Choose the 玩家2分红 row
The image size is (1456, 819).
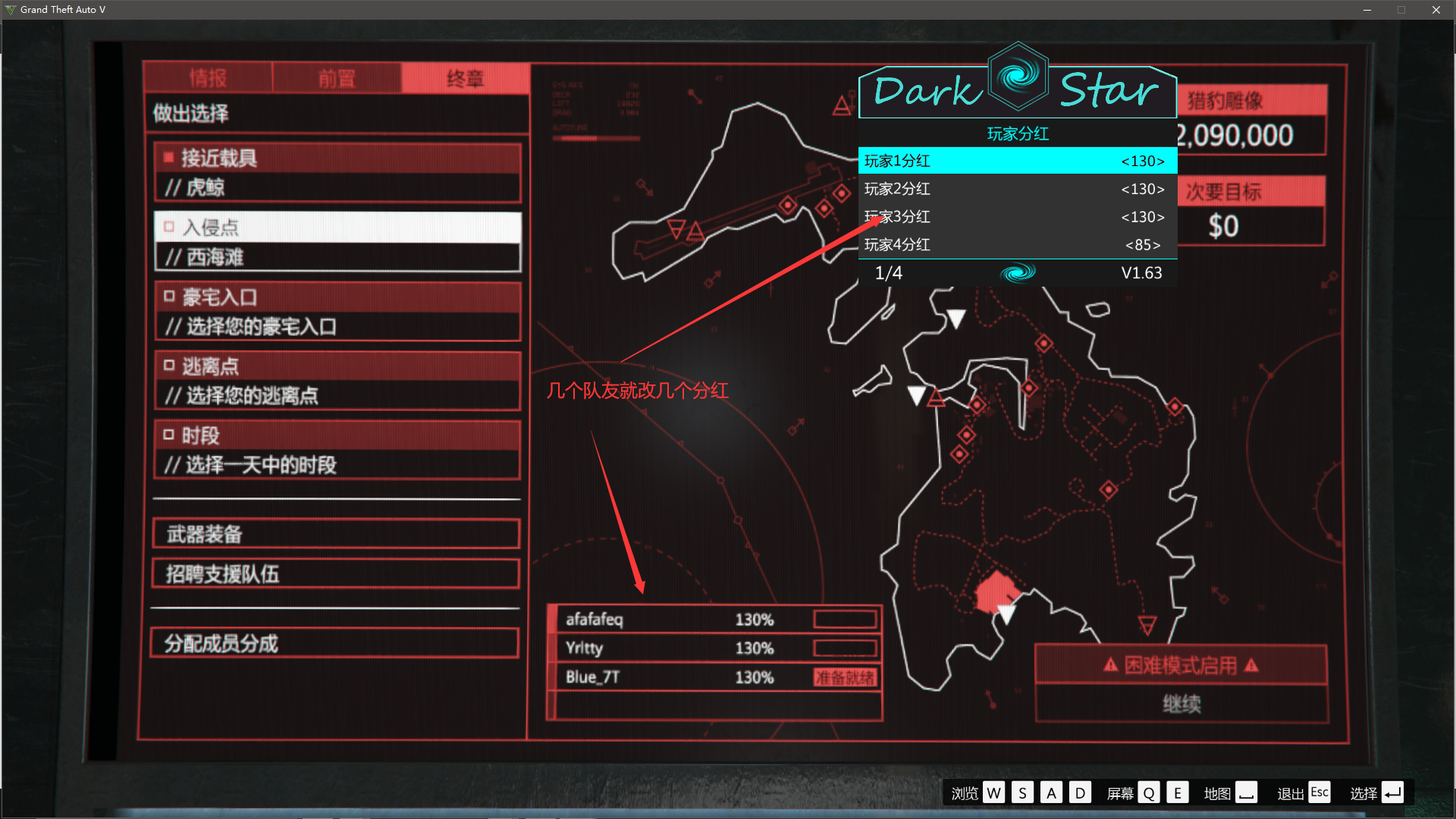click(1017, 189)
